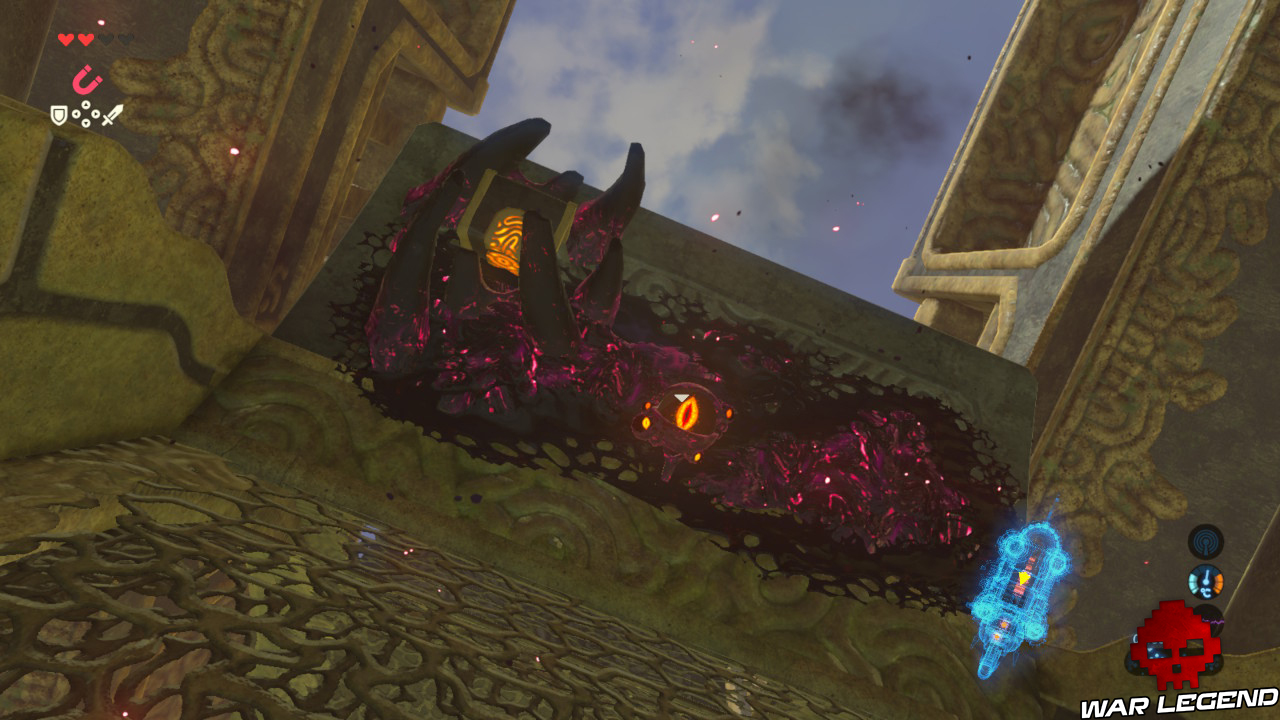Select the Magnesis rune icon

pos(85,80)
